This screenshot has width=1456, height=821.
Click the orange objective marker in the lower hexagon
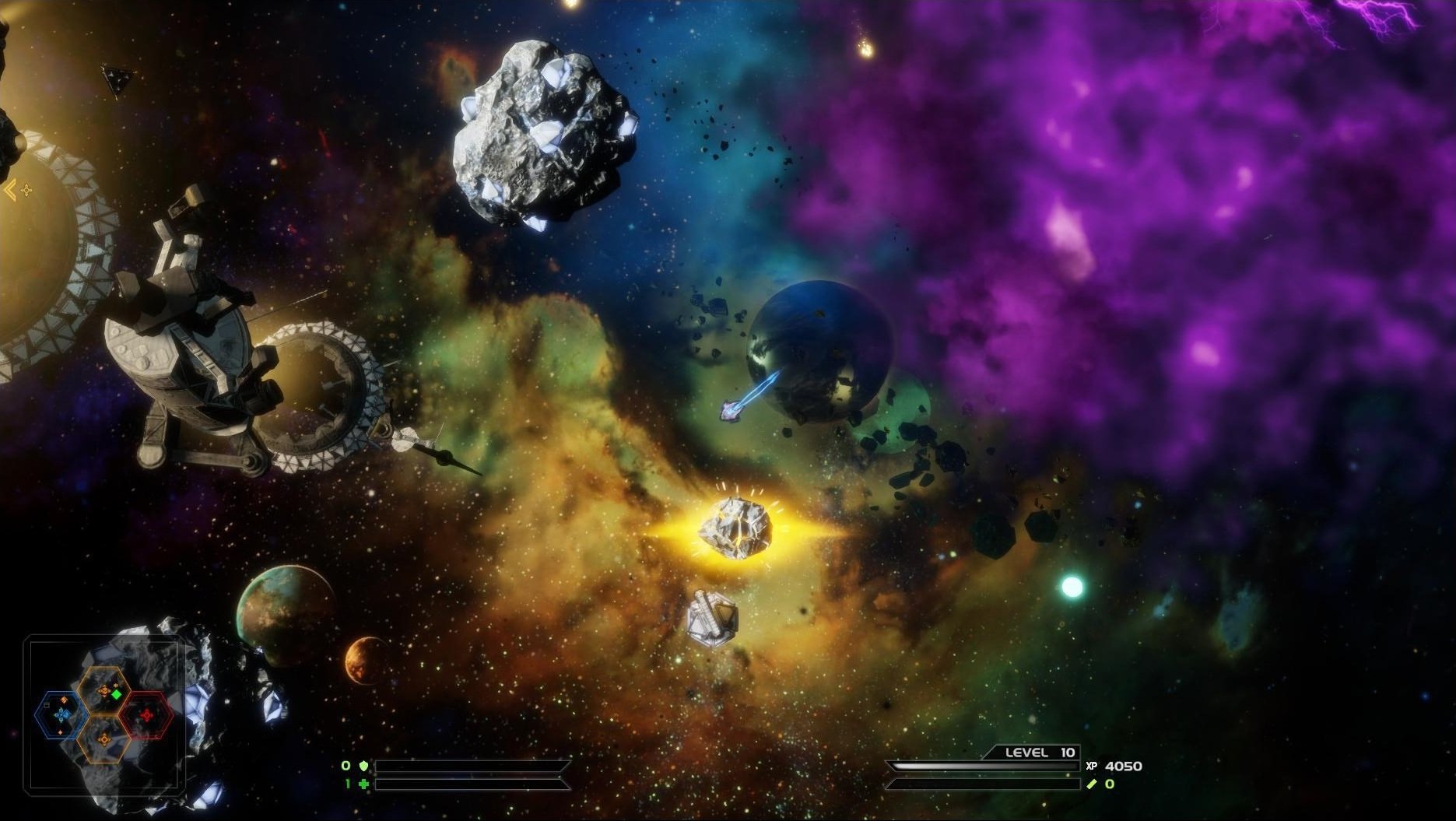105,739
